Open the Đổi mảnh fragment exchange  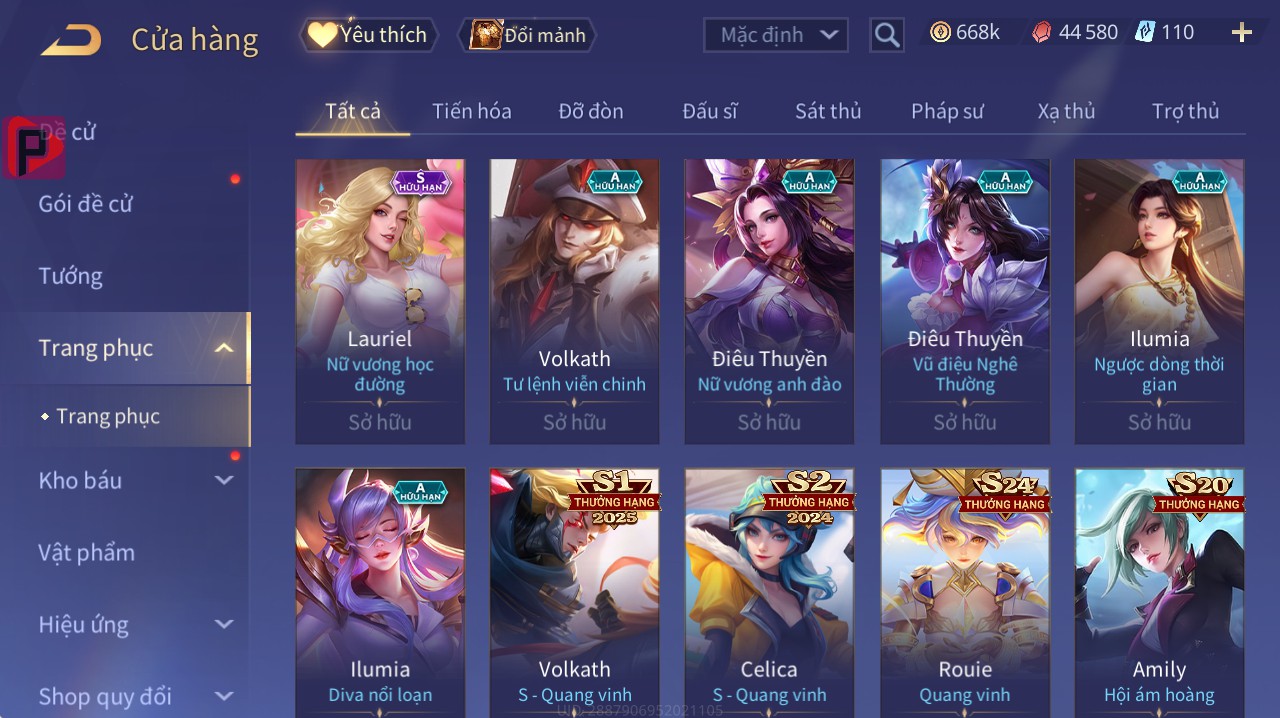[527, 35]
